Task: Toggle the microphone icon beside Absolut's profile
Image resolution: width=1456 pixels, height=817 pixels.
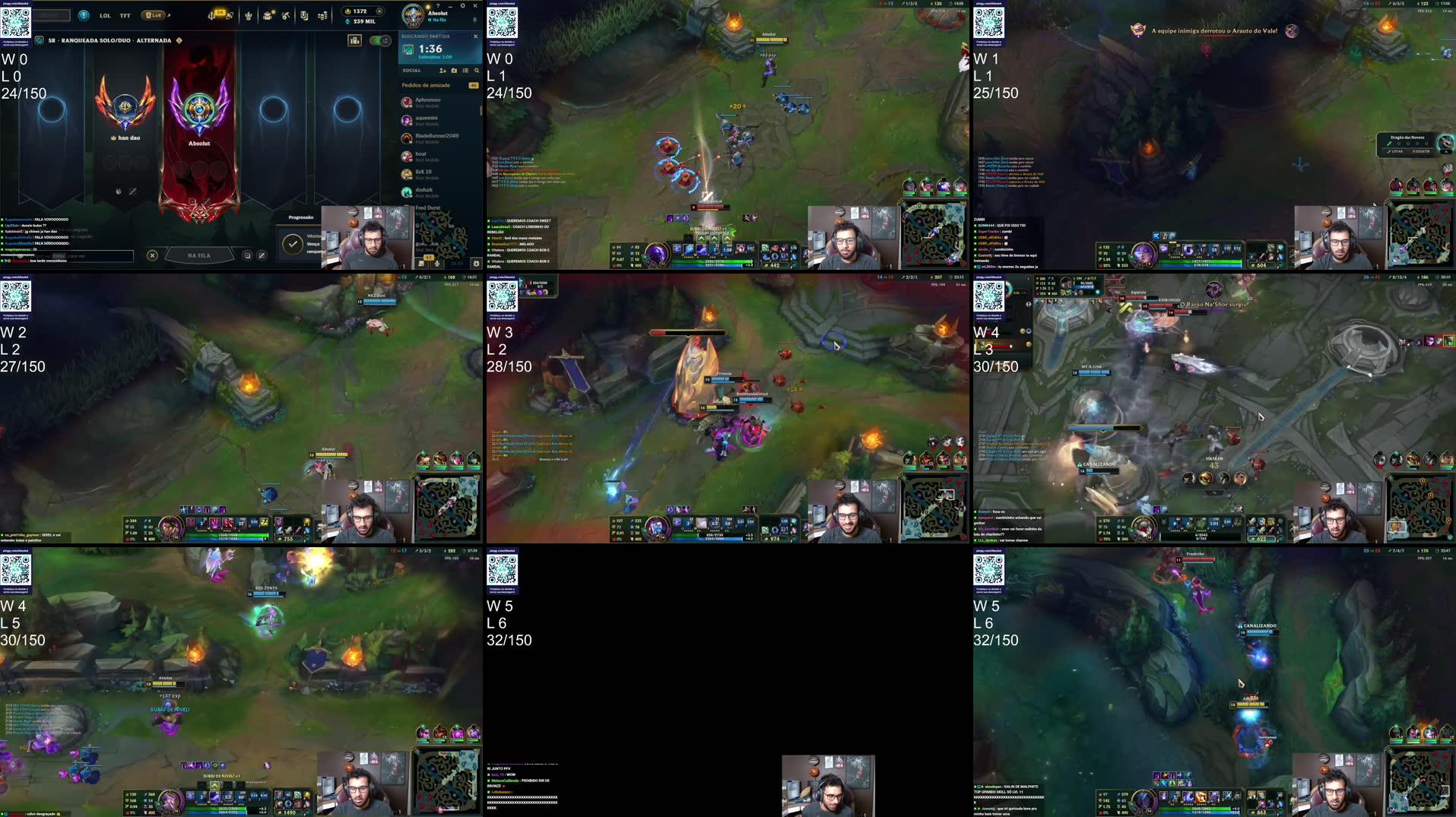Action: point(473,18)
